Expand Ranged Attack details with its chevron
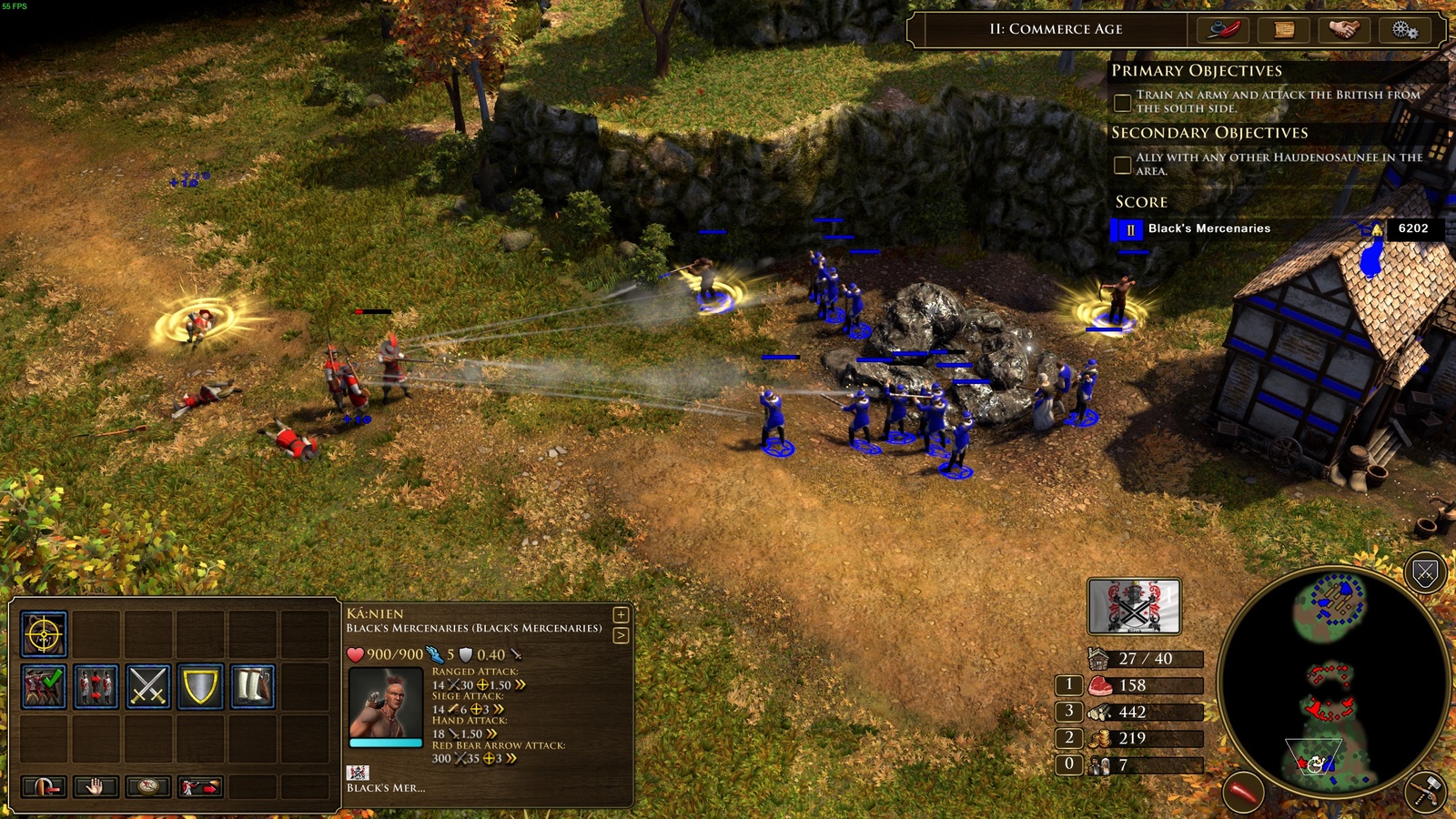The image size is (1456, 819). [x=521, y=684]
